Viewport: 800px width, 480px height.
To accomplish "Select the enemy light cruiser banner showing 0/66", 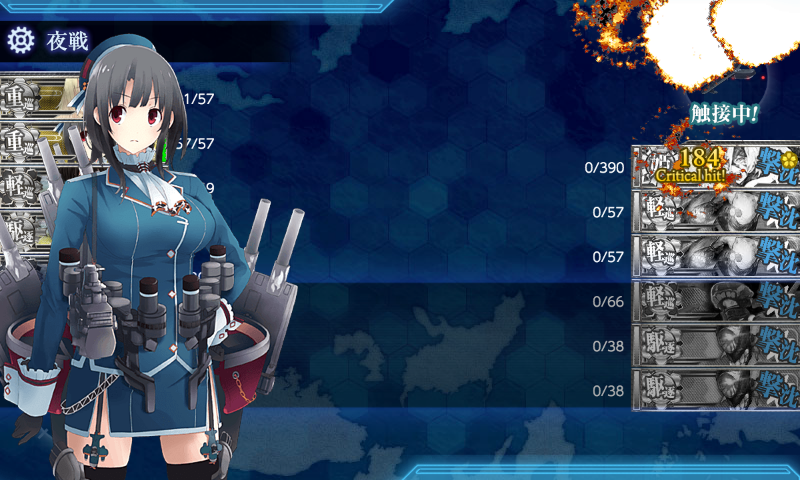I will coord(715,301).
